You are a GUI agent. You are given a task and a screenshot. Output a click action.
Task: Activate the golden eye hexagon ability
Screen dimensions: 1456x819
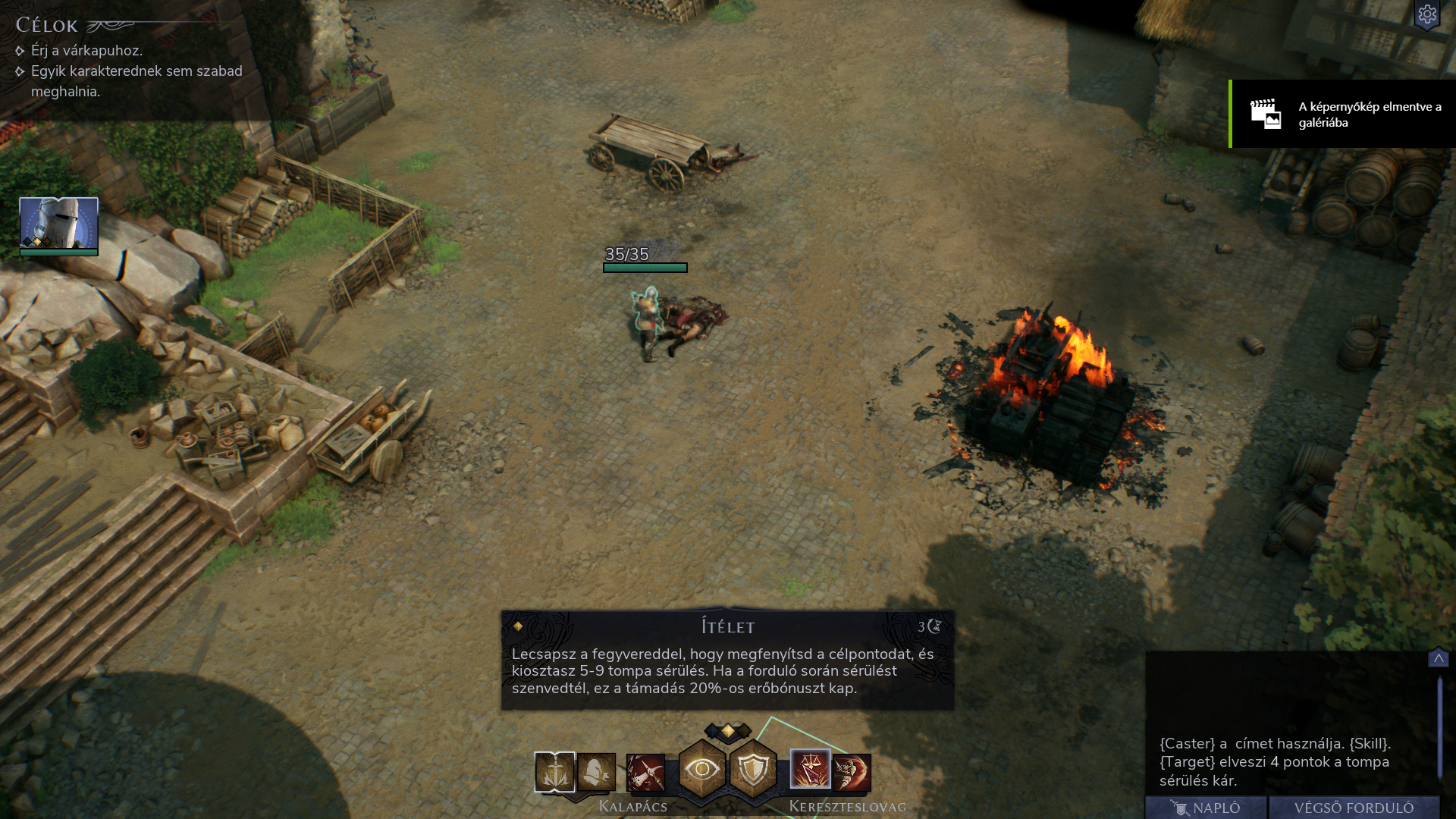coord(702,770)
